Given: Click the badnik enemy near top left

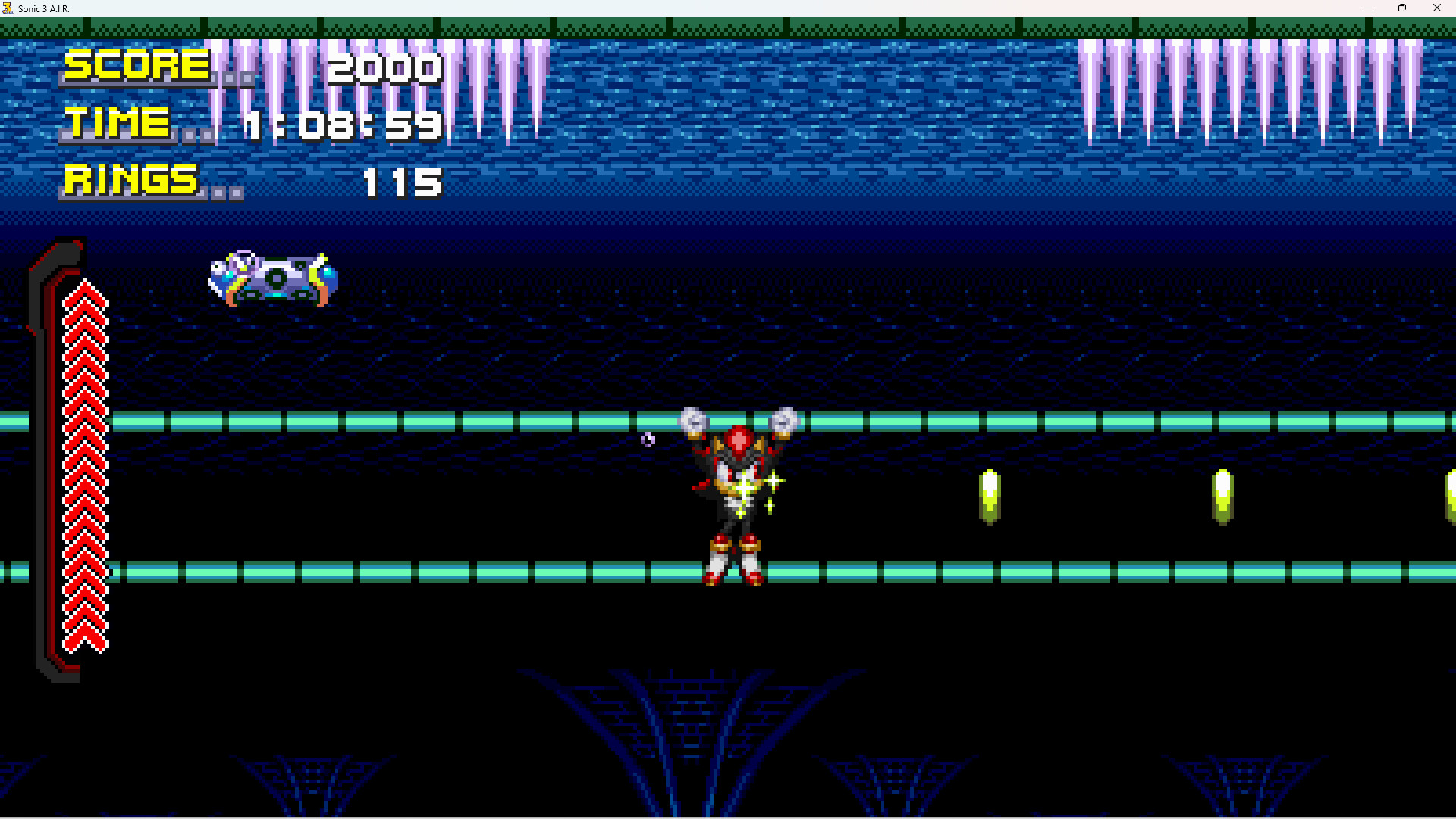Looking at the screenshot, I should 273,281.
